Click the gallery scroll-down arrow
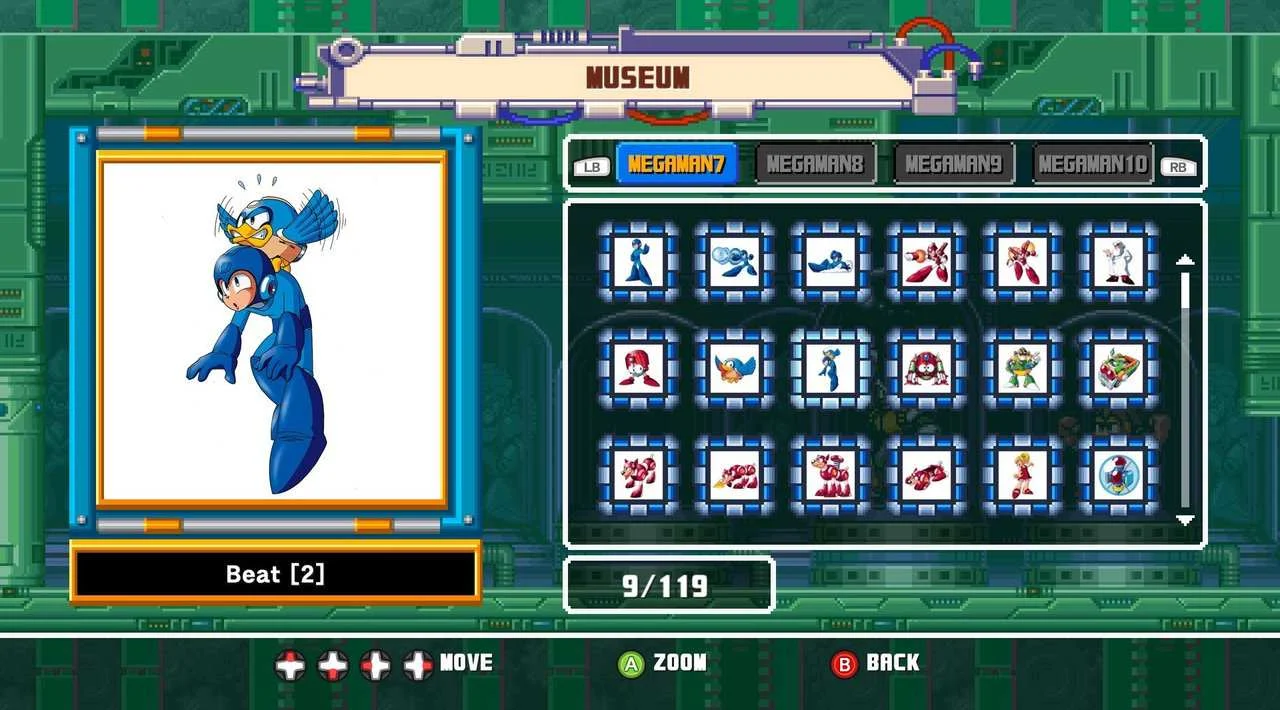The image size is (1280, 710). [1185, 520]
